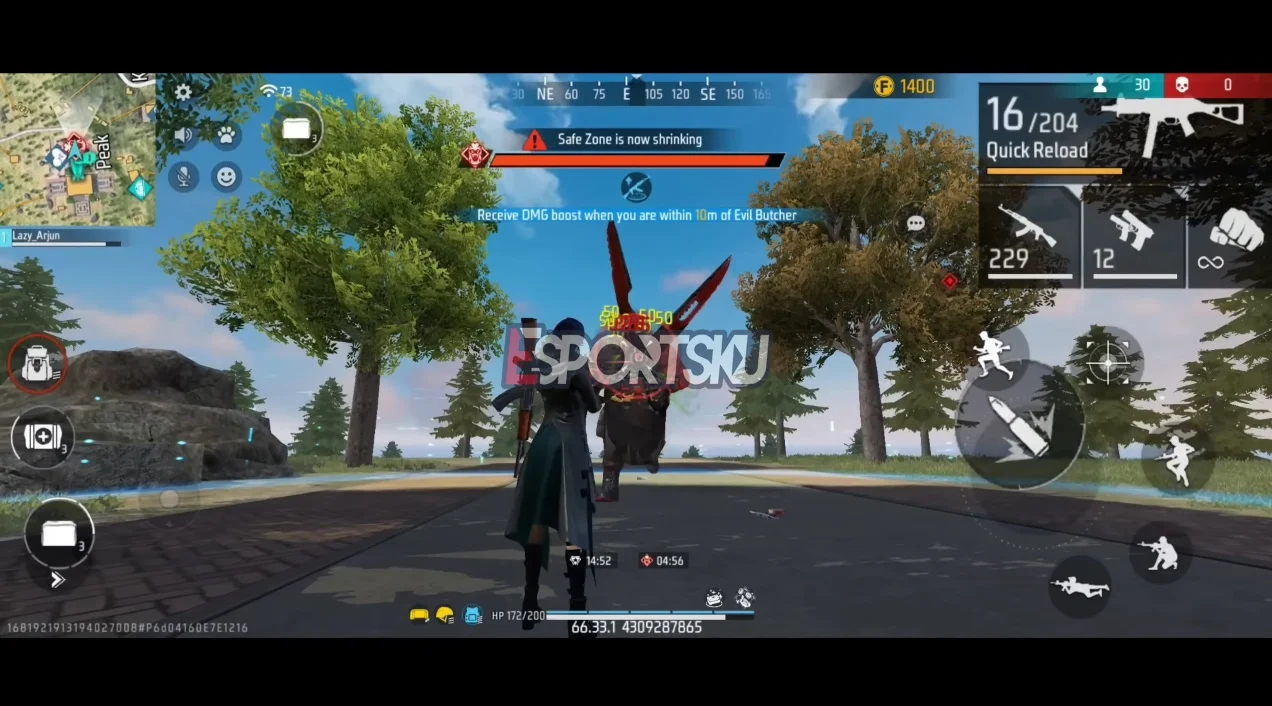Toggle the speaker sound icon
Image resolution: width=1272 pixels, height=706 pixels.
183,135
